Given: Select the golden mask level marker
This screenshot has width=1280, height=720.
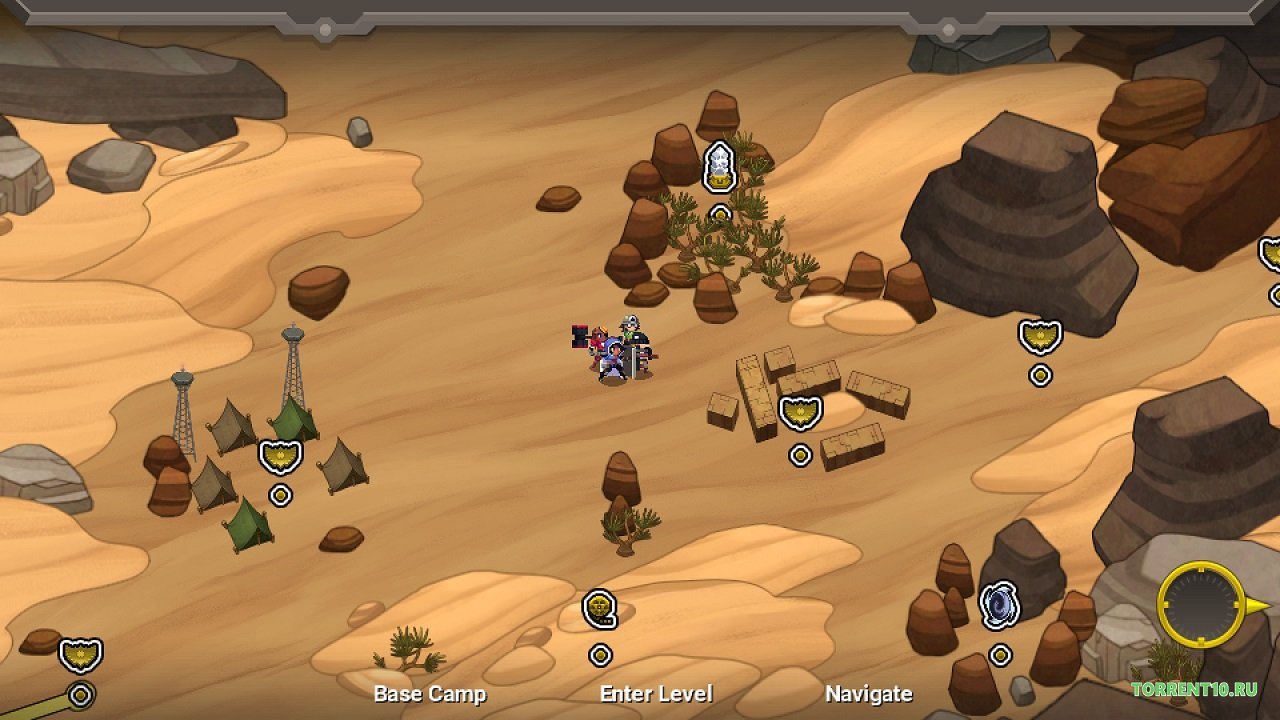Looking at the screenshot, I should (599, 609).
